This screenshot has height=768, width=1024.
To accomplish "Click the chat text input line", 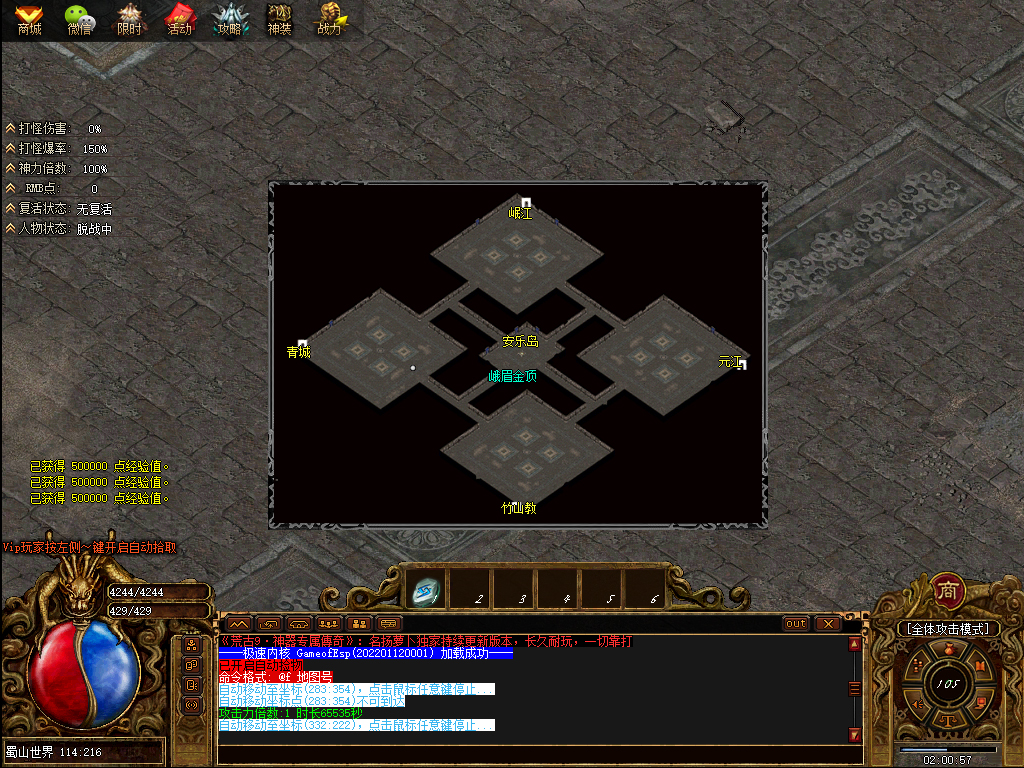I will pyautogui.click(x=530, y=752).
